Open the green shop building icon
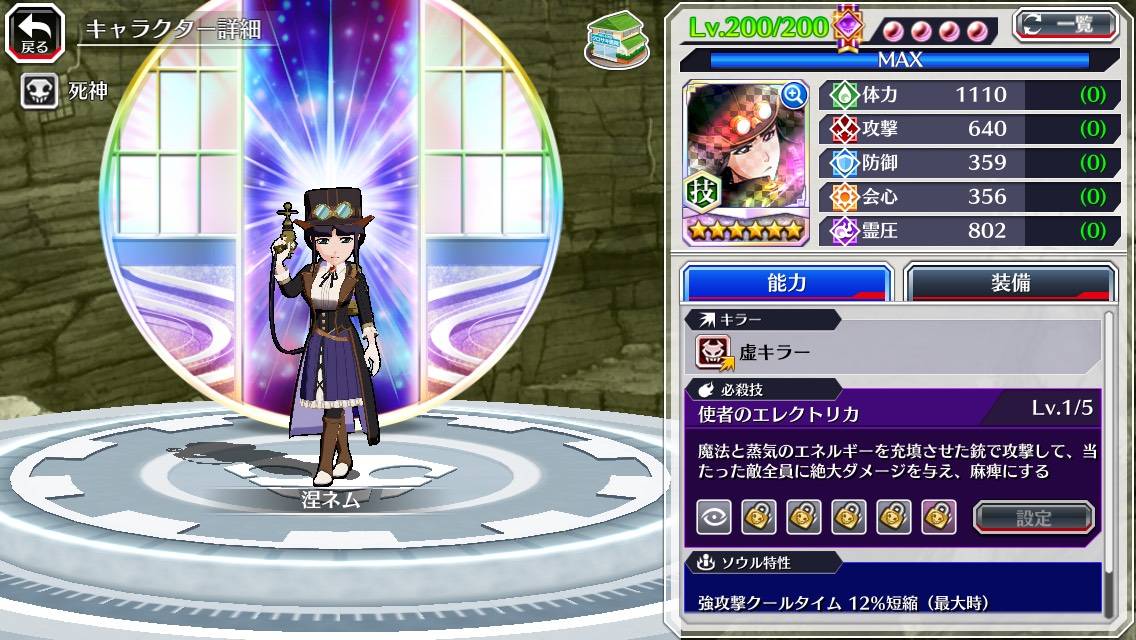 (x=617, y=40)
